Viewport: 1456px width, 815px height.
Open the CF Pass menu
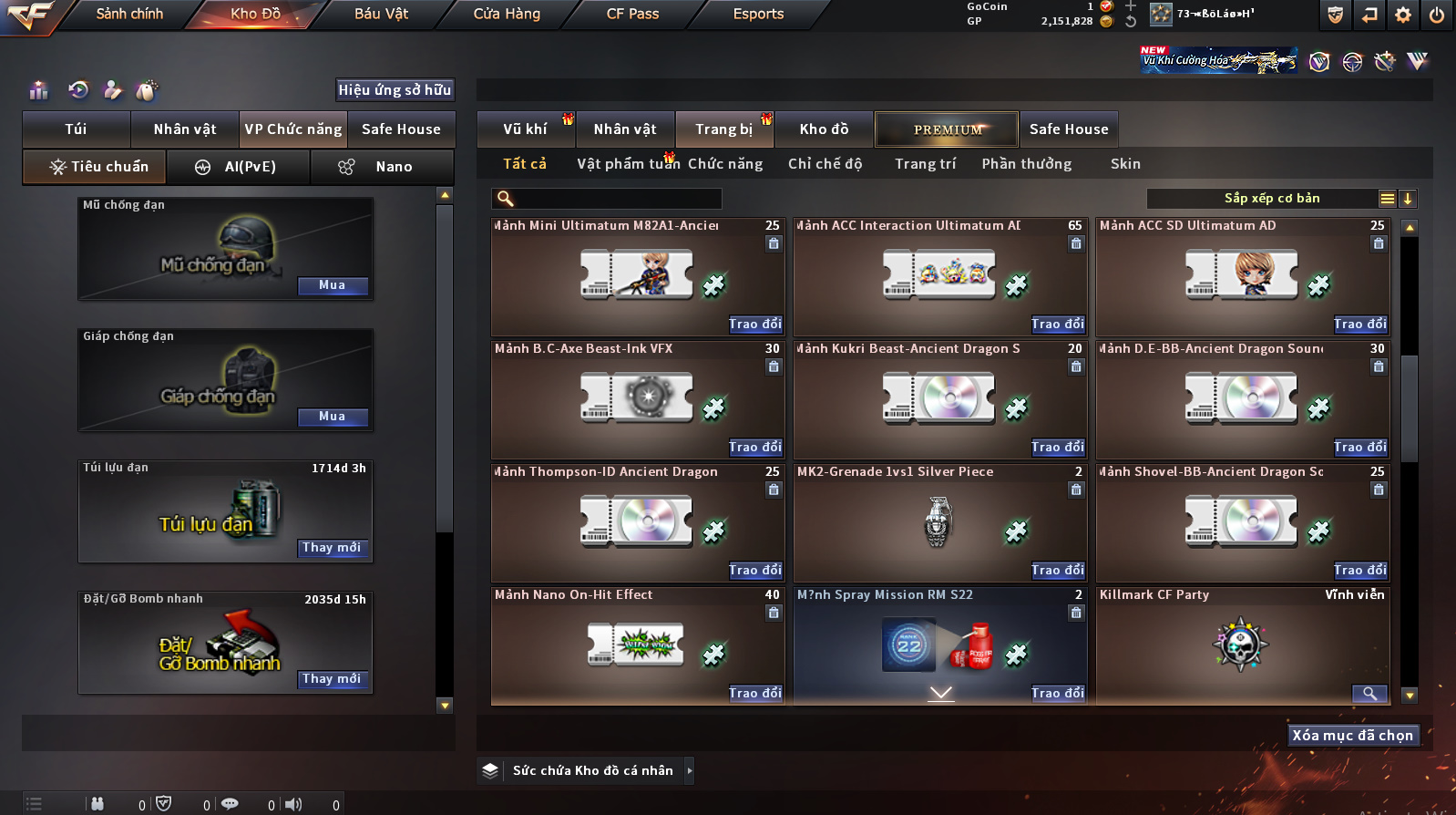tap(632, 14)
